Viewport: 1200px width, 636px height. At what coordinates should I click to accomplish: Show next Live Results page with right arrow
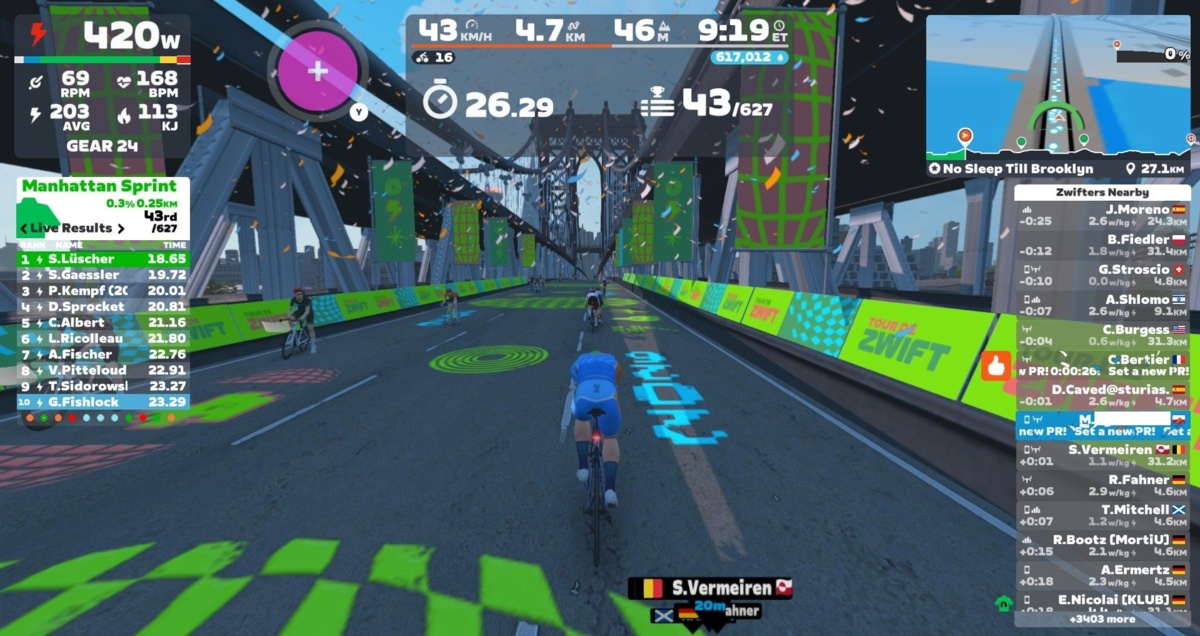[x=121, y=228]
